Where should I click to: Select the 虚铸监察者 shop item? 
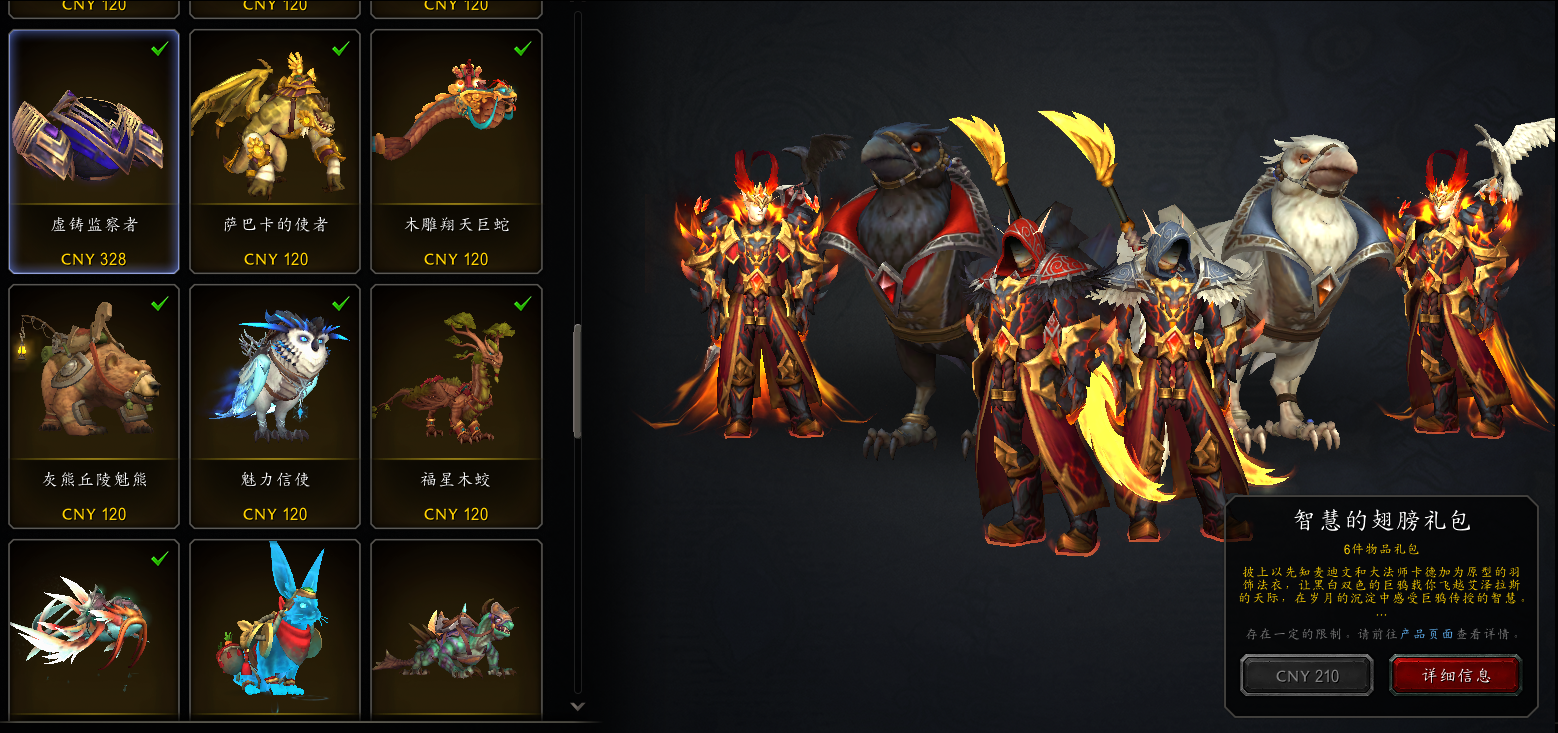point(94,151)
